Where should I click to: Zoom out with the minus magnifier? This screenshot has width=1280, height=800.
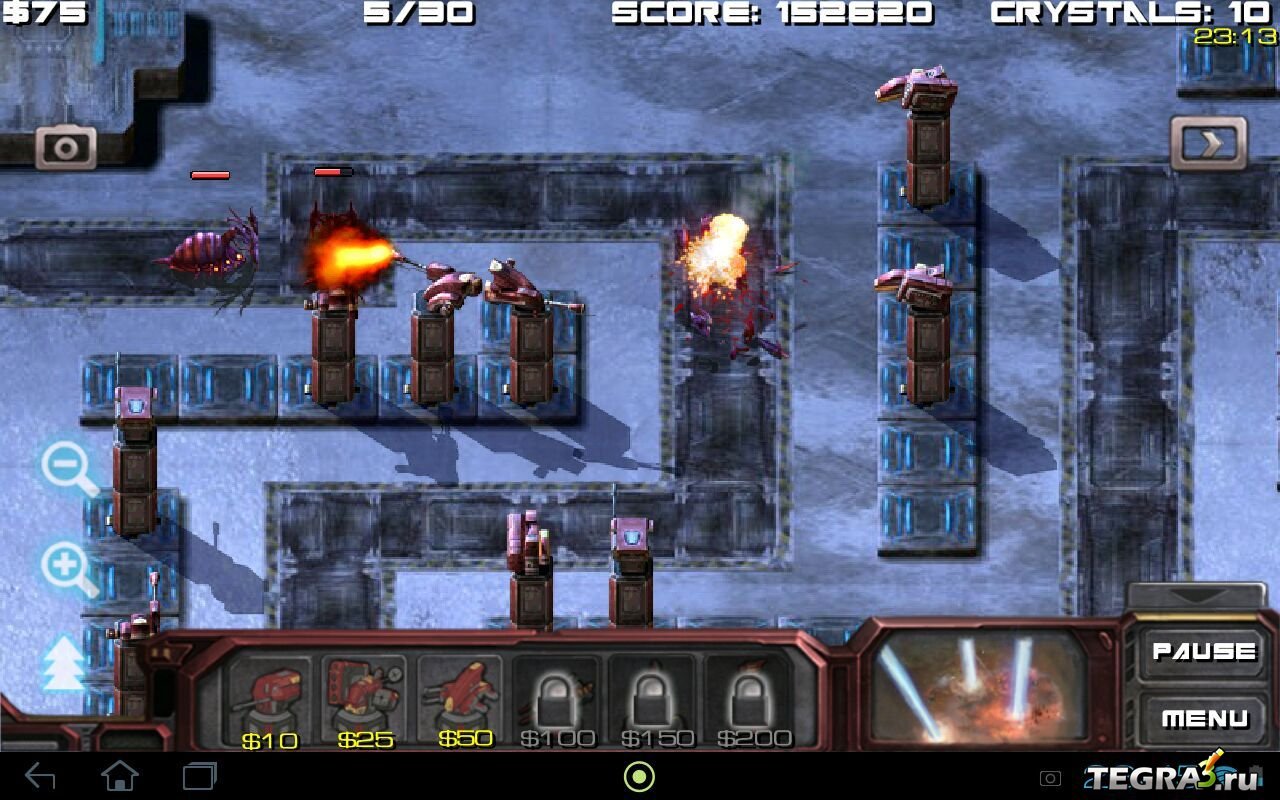tap(68, 467)
